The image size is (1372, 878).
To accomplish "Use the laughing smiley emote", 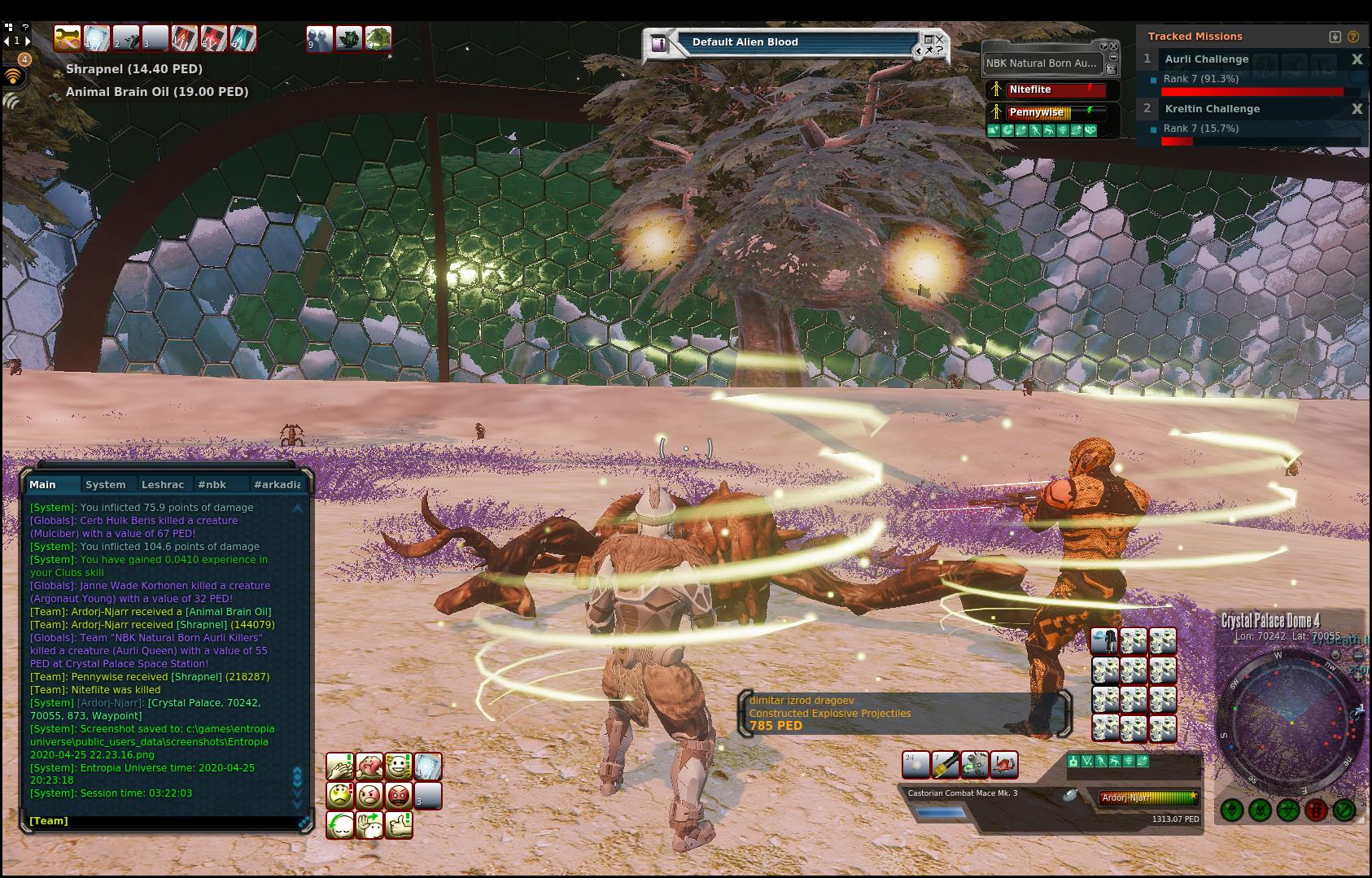I will pos(399,766).
